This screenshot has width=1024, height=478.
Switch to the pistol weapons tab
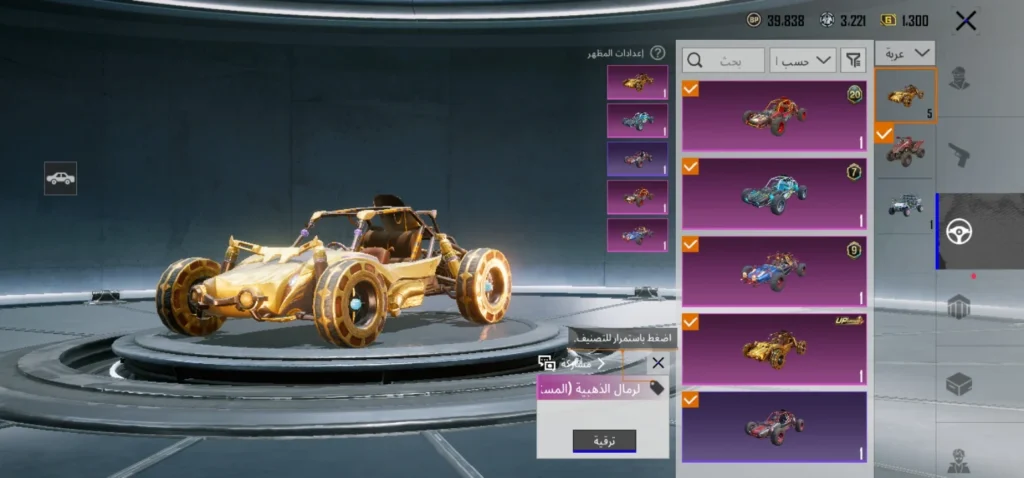point(959,155)
